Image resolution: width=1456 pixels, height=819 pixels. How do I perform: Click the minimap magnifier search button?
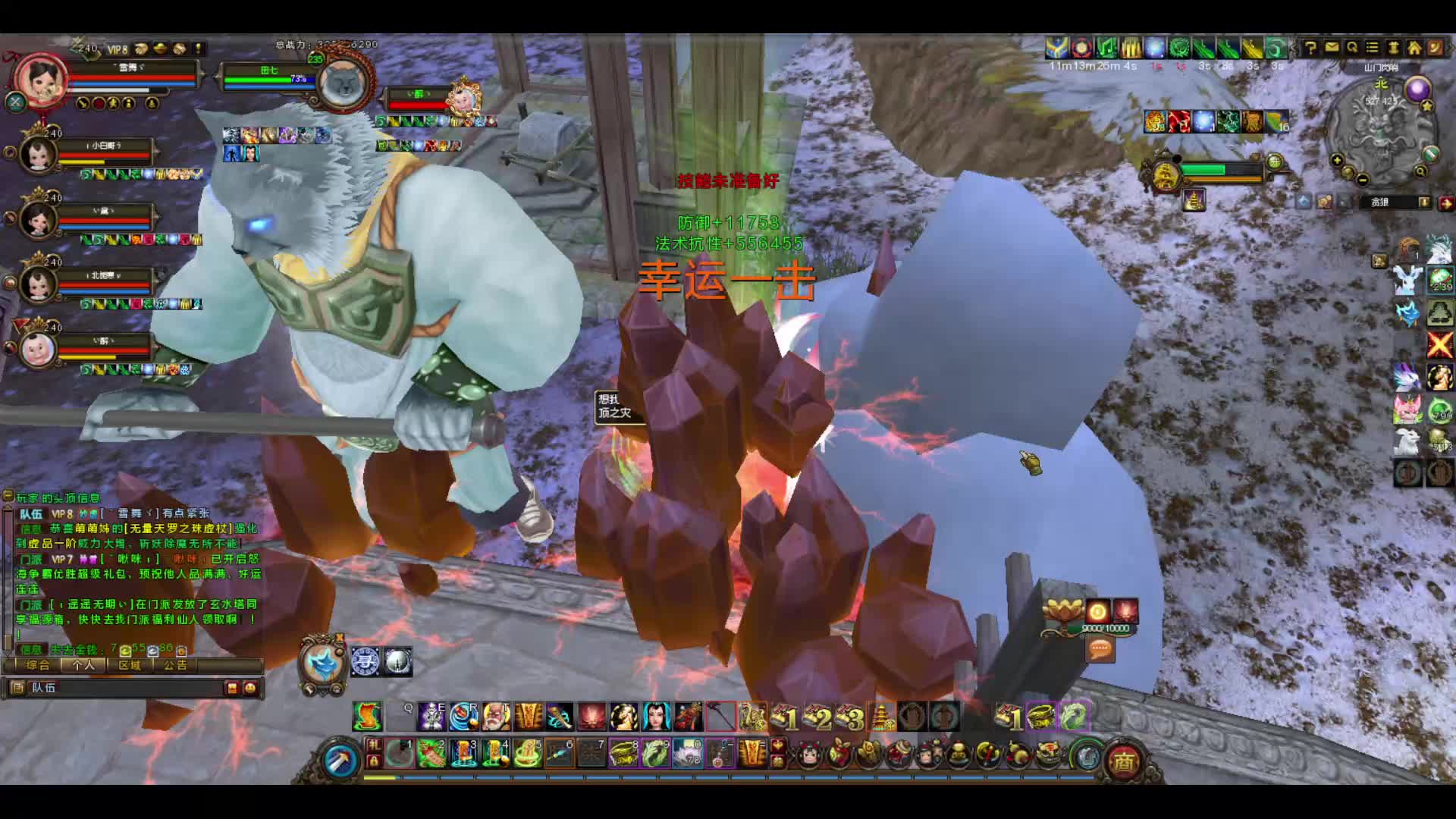point(1420,171)
